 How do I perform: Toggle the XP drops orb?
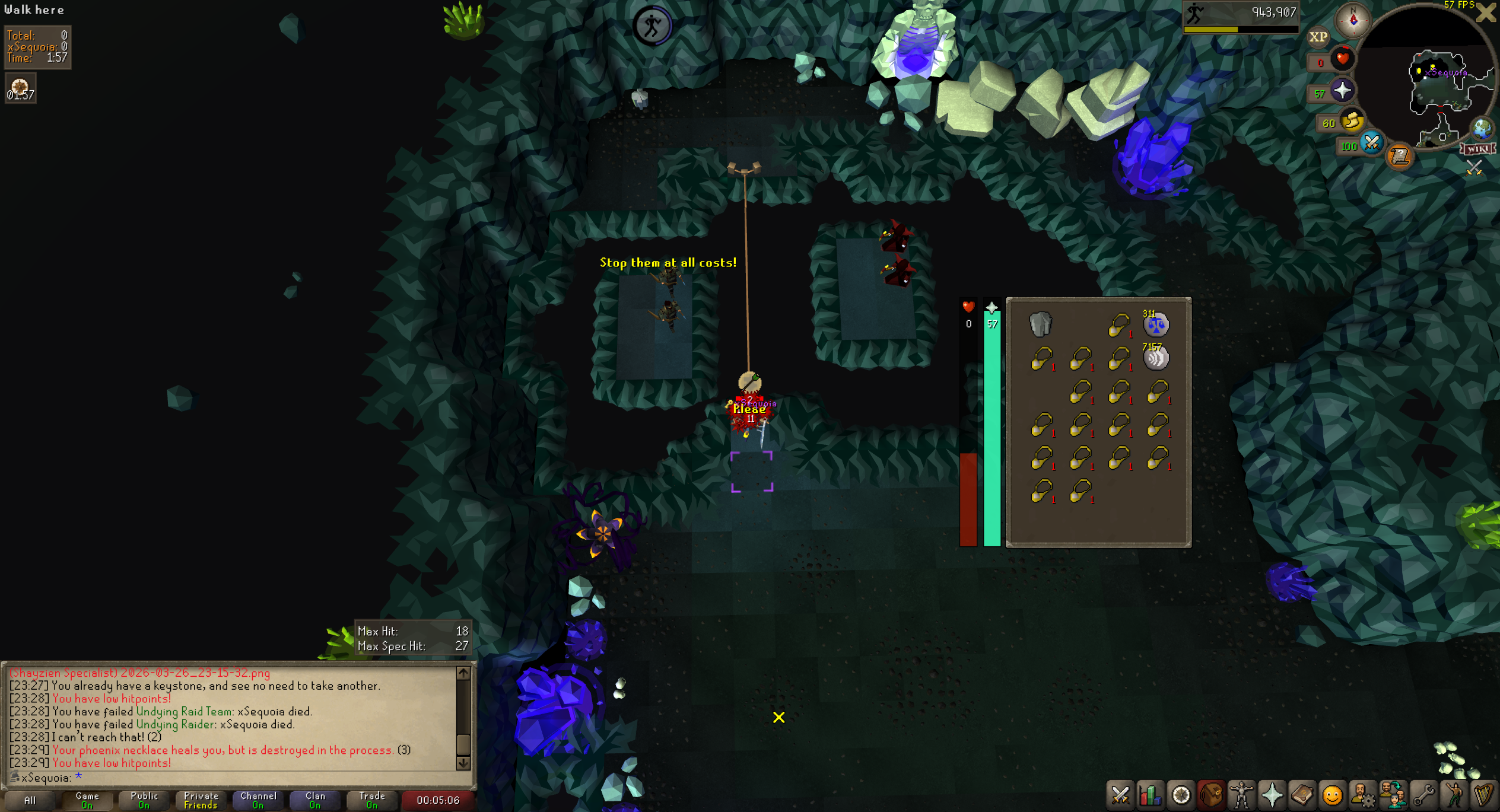point(1318,37)
